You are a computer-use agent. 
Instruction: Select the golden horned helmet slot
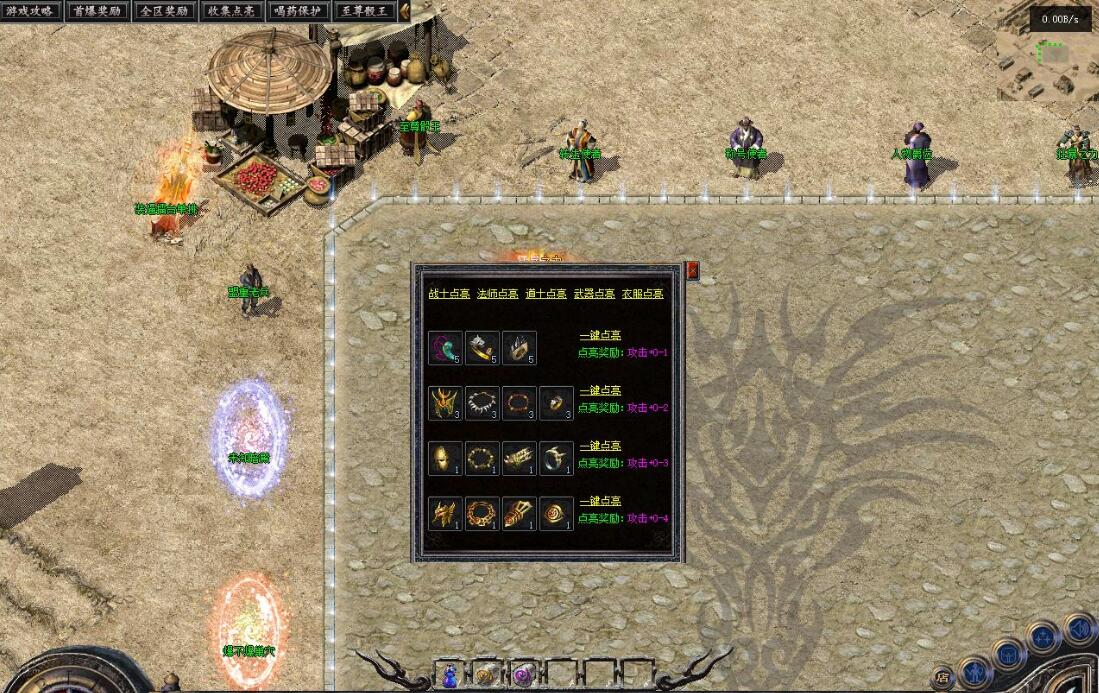[445, 403]
